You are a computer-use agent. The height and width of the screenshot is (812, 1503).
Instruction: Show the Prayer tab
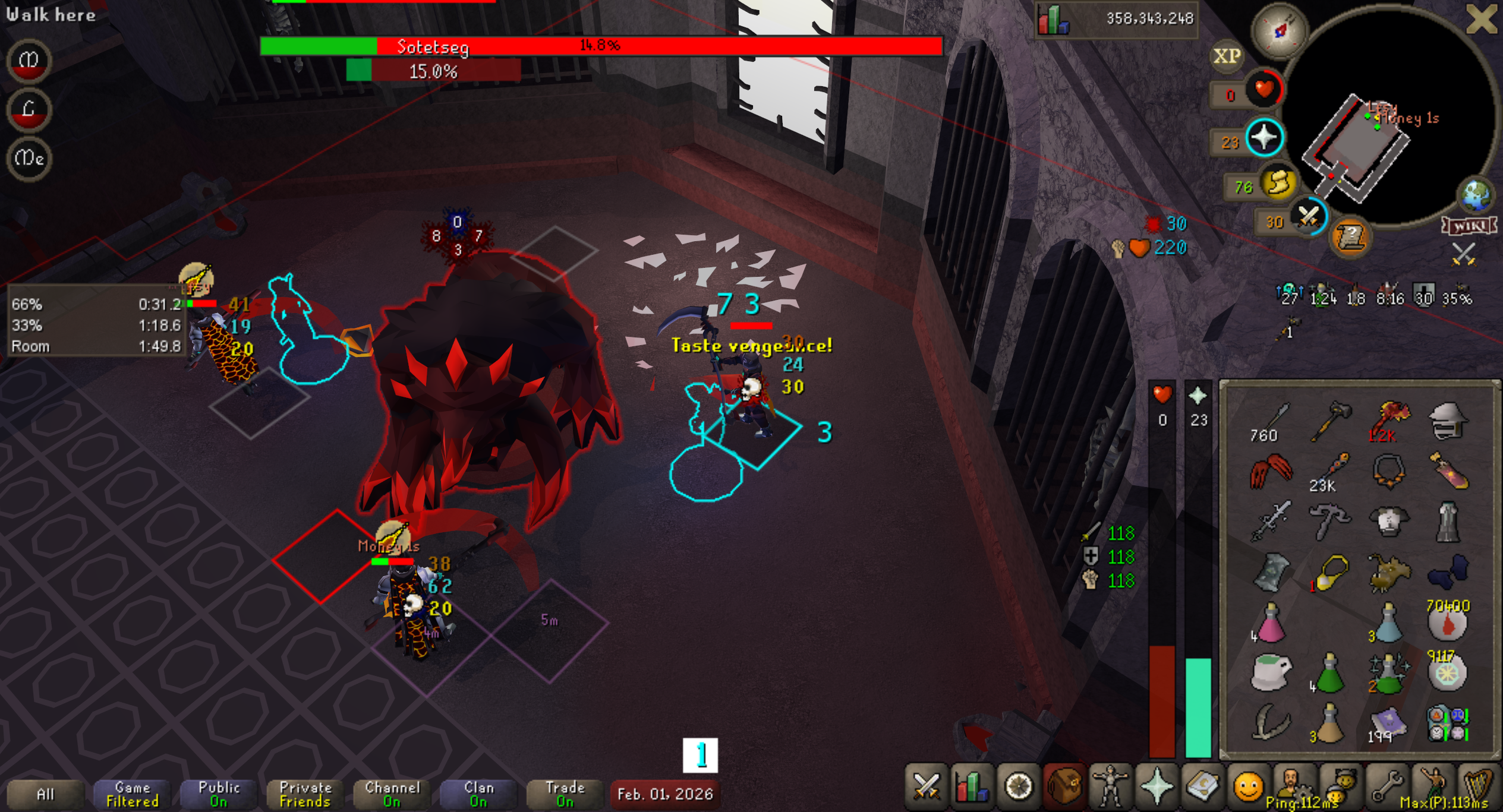(x=1156, y=786)
